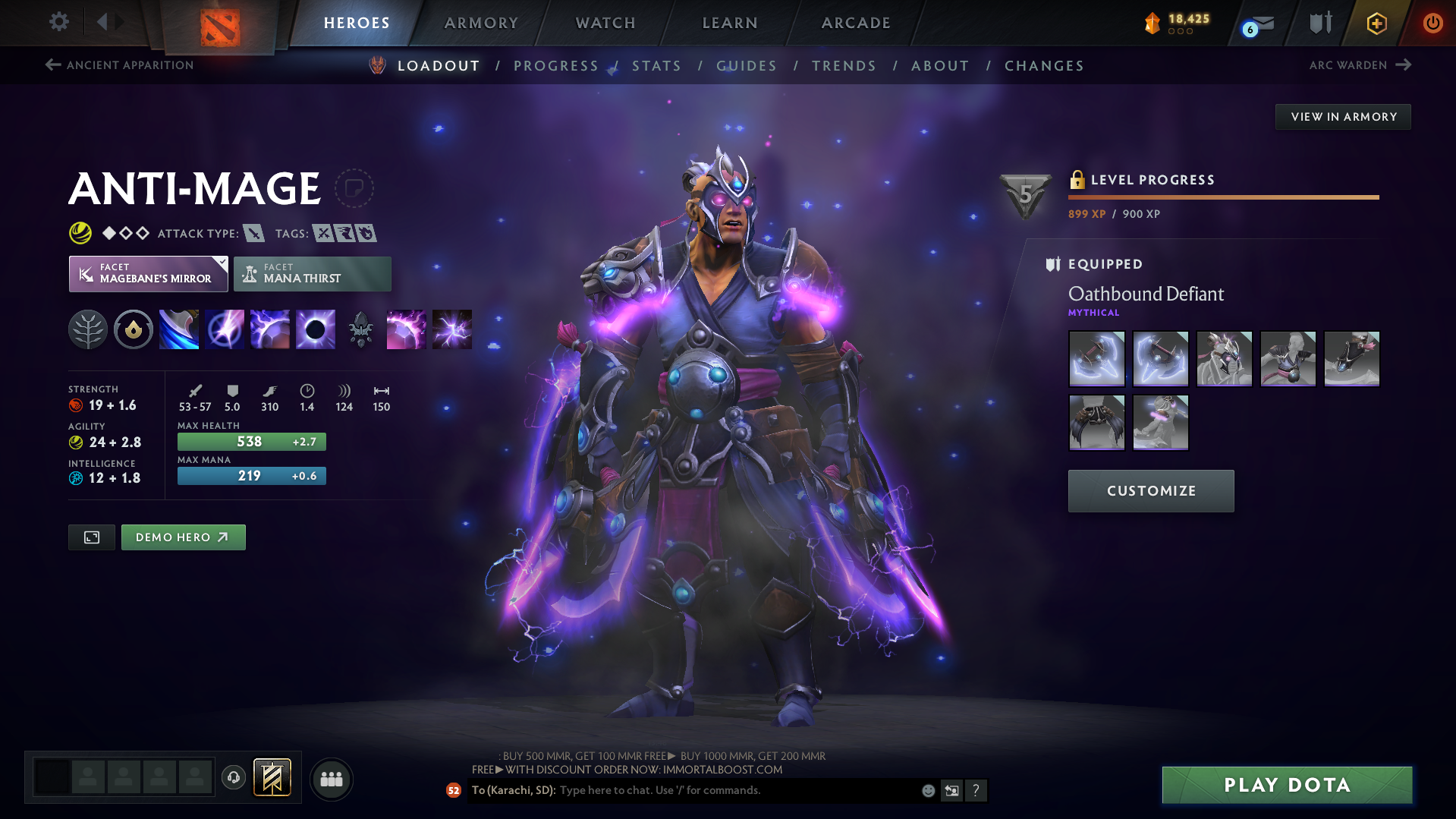This screenshot has width=1456, height=819.
Task: Toggle the Battle Pass panel near party slots
Action: coord(272,777)
